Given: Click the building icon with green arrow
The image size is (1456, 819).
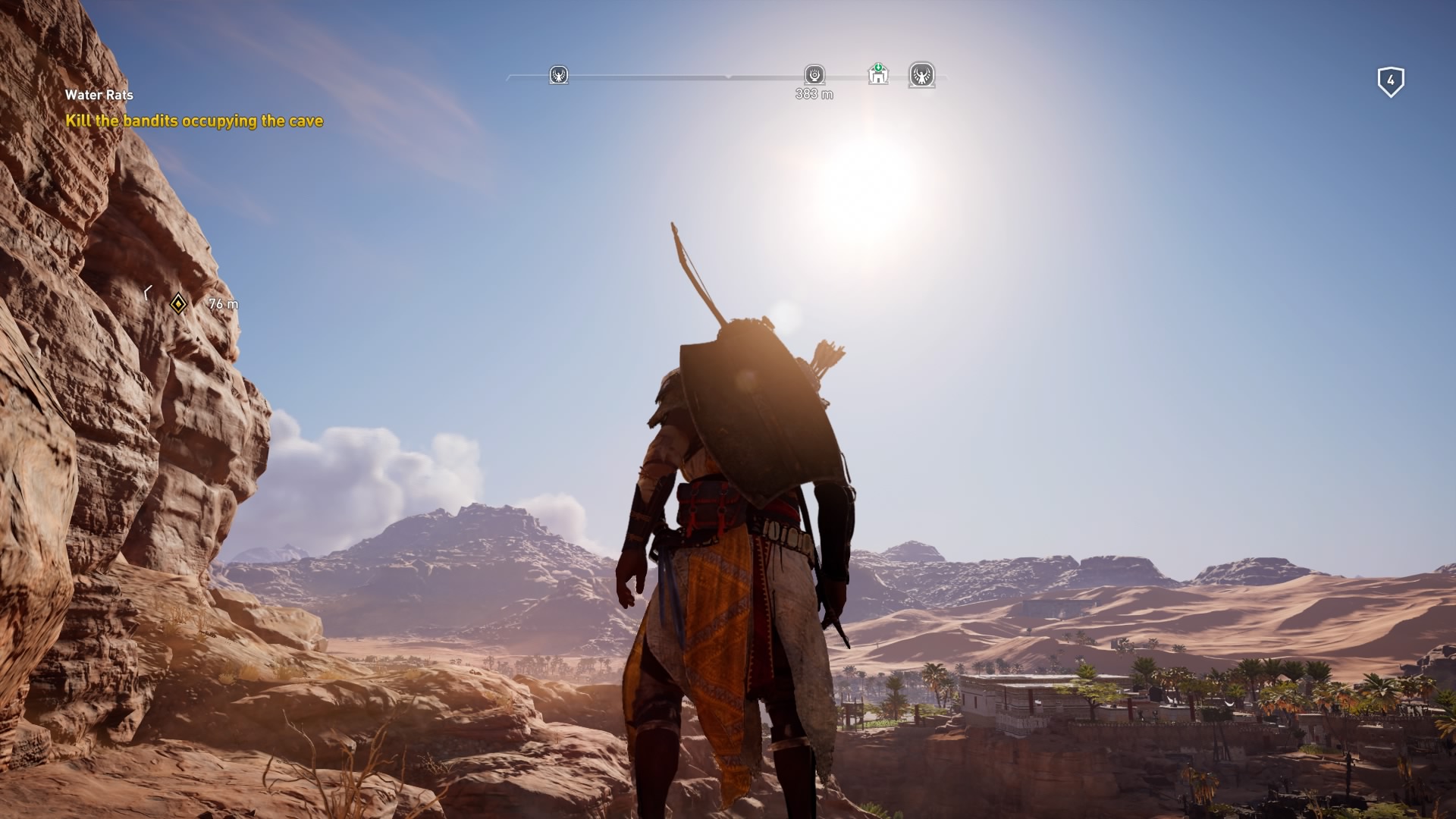Looking at the screenshot, I should pos(878,74).
